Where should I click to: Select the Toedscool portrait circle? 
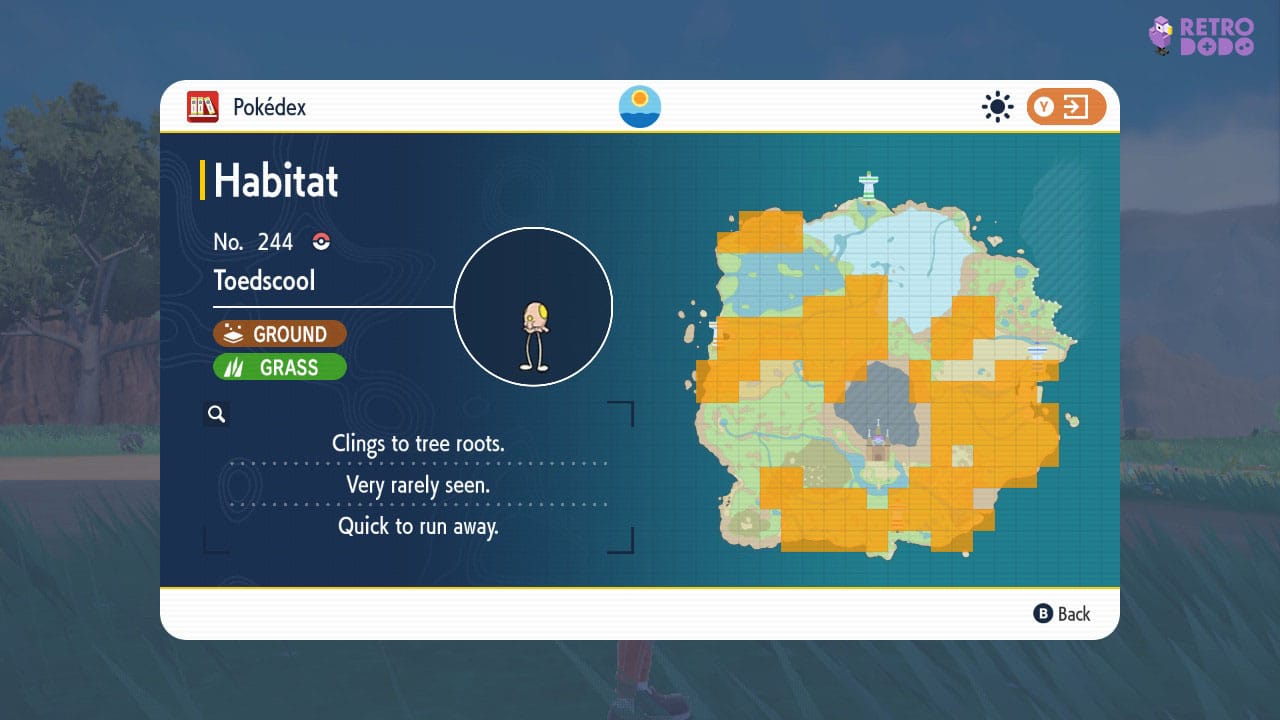pyautogui.click(x=533, y=307)
